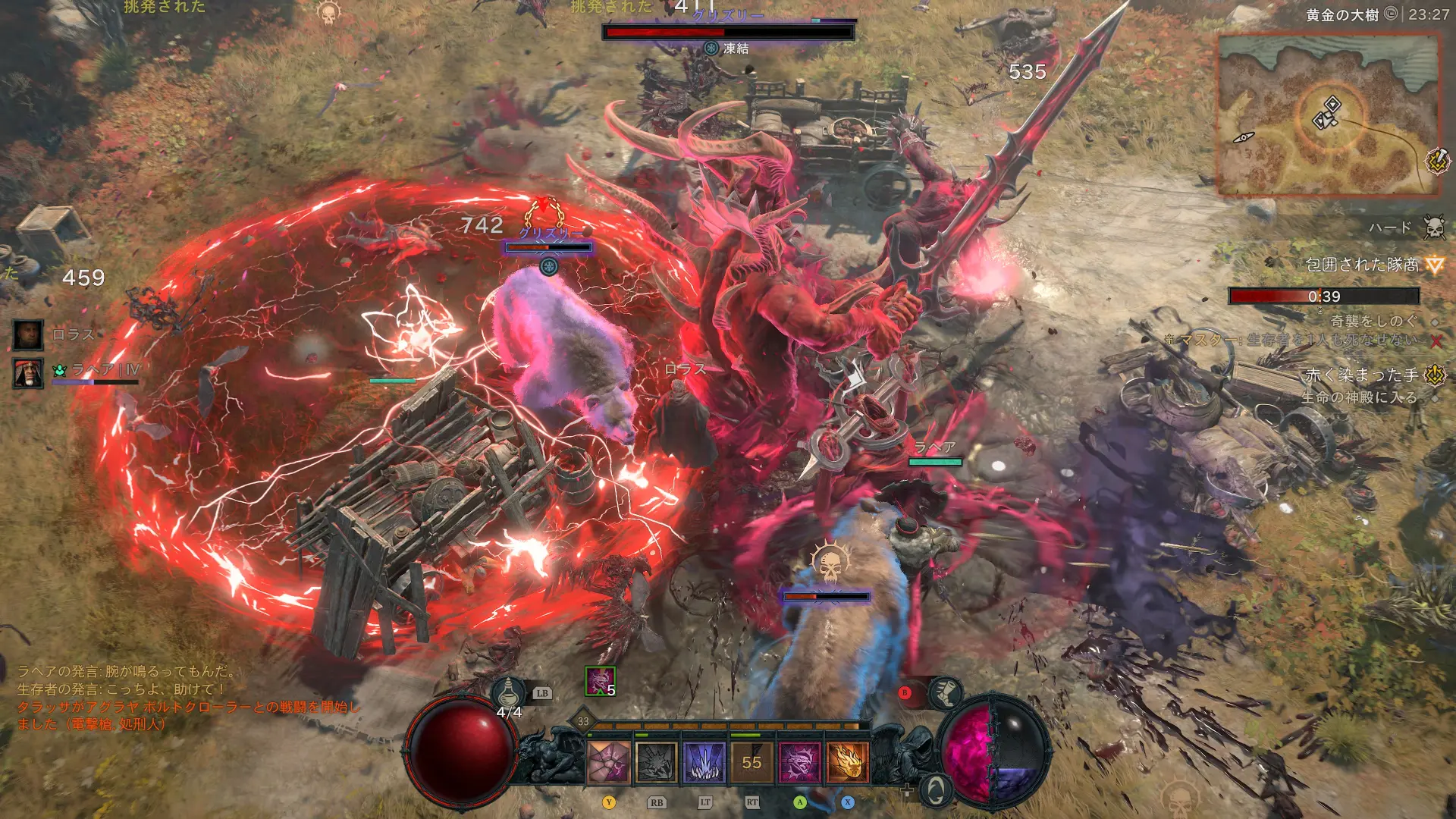Open the minimap
Screen dimensions: 1456x819
pos(1327,114)
